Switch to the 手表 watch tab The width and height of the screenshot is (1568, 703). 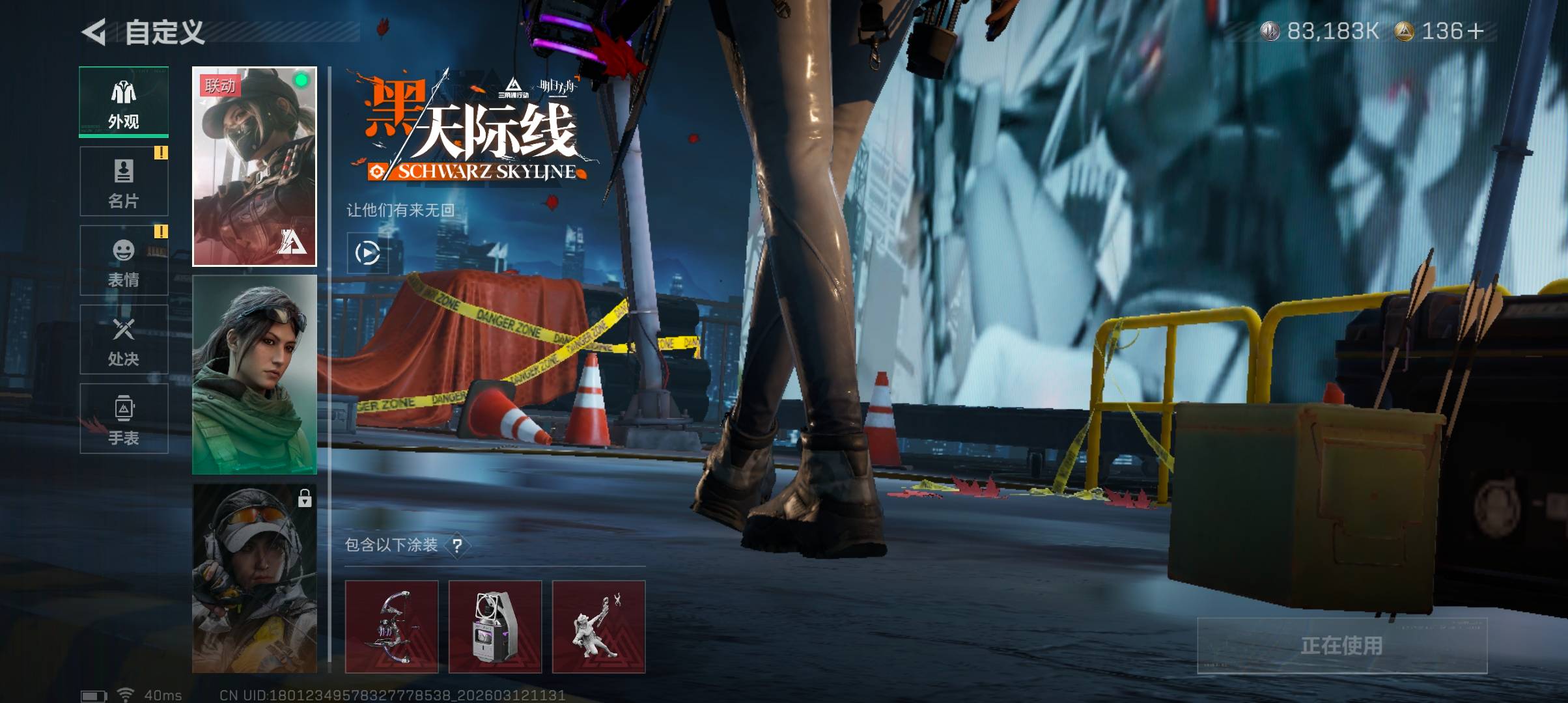[x=124, y=419]
